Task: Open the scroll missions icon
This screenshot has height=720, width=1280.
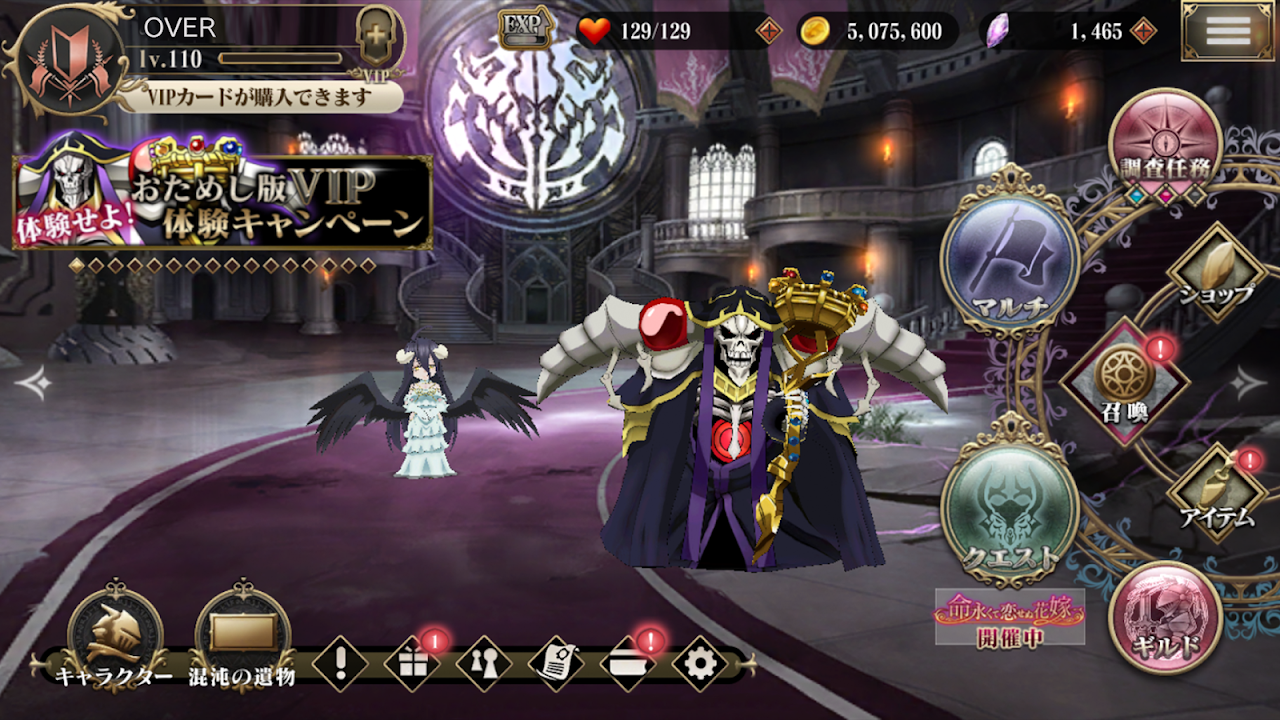Action: pyautogui.click(x=556, y=664)
